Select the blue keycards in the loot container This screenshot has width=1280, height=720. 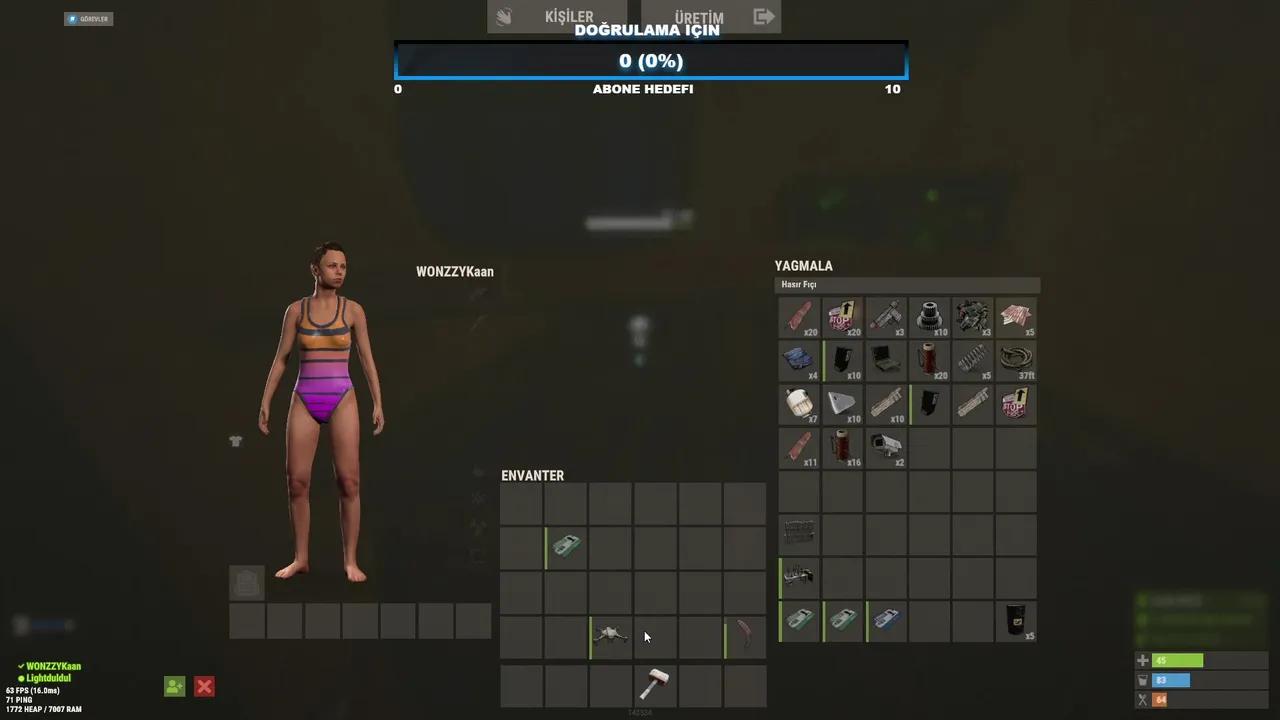[798, 360]
